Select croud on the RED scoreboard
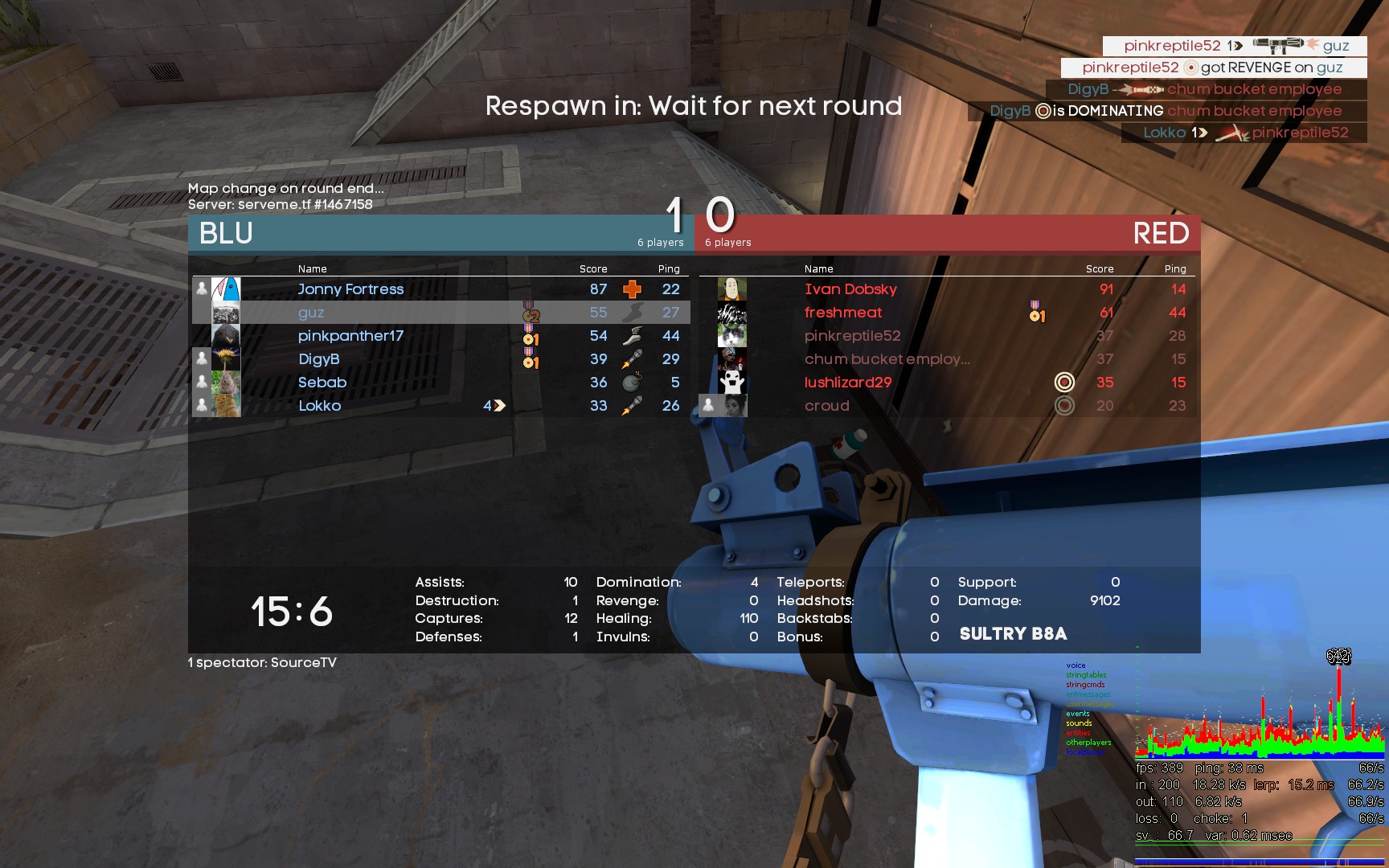Viewport: 1389px width, 868px height. (826, 406)
